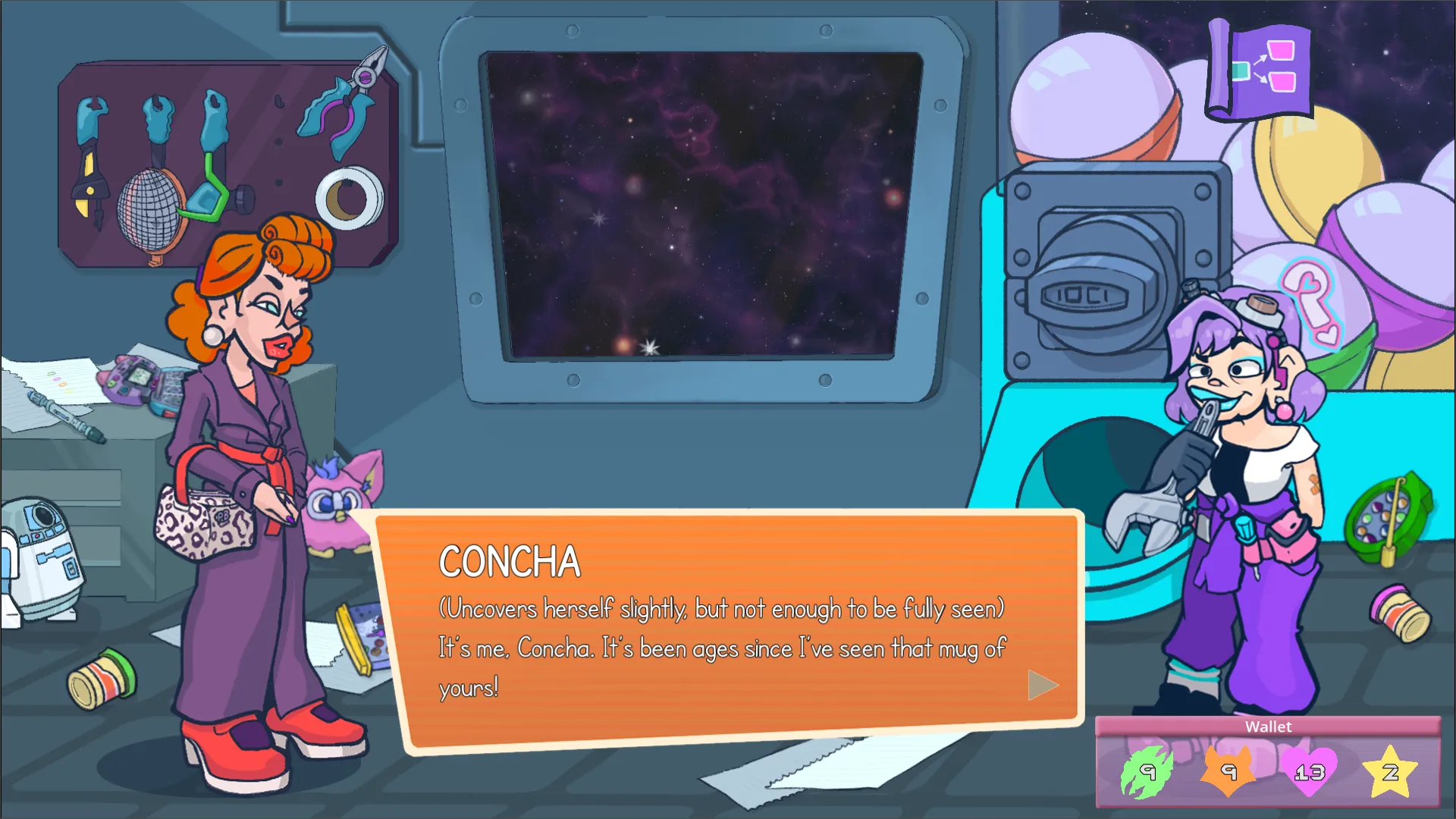This screenshot has height=819, width=1456.
Task: Click the green flame currency in the Wallet
Action: 1145,772
